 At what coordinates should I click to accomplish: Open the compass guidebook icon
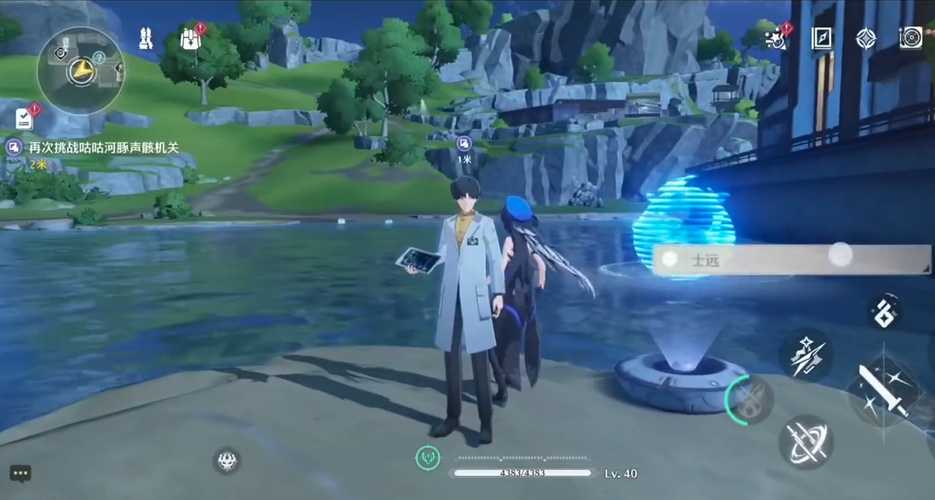coord(822,39)
